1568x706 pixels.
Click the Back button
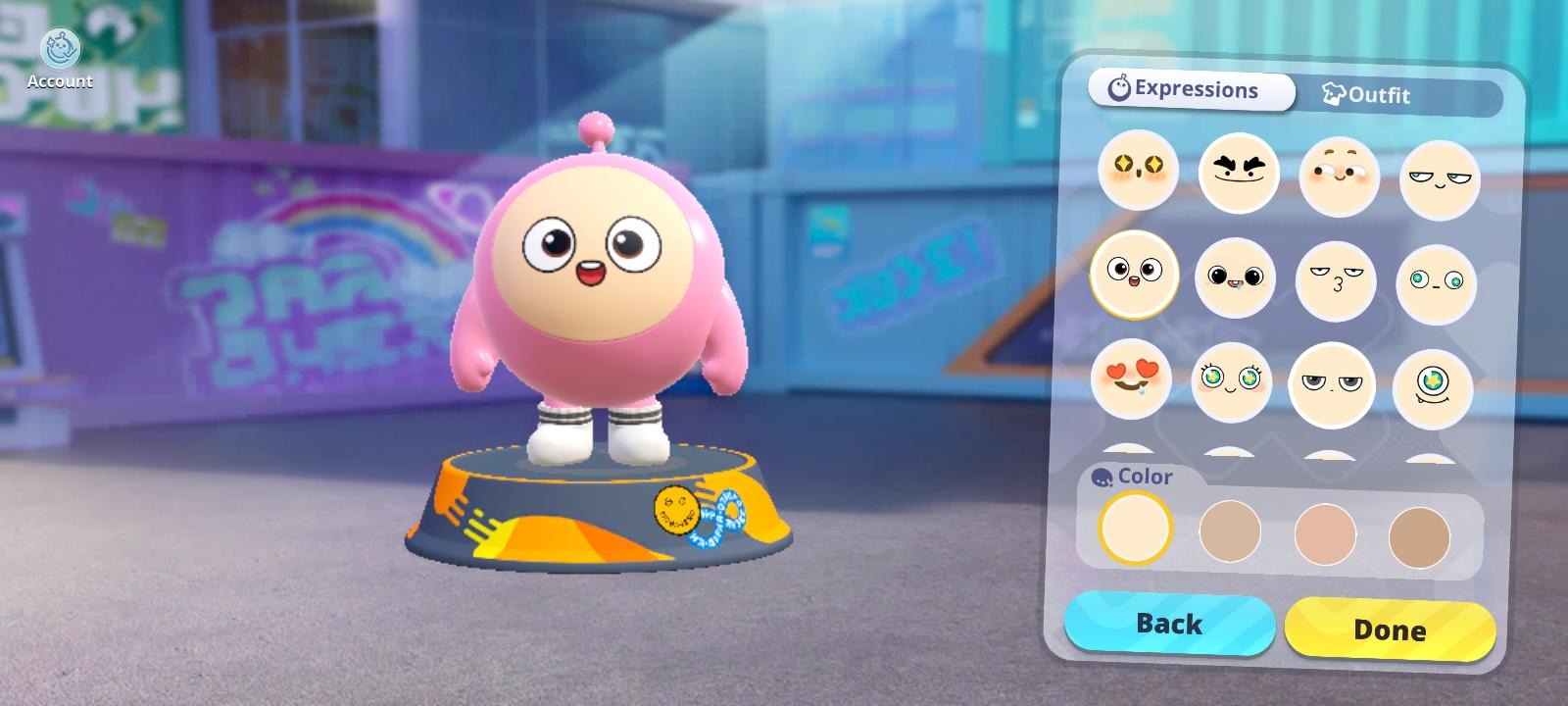[1170, 624]
